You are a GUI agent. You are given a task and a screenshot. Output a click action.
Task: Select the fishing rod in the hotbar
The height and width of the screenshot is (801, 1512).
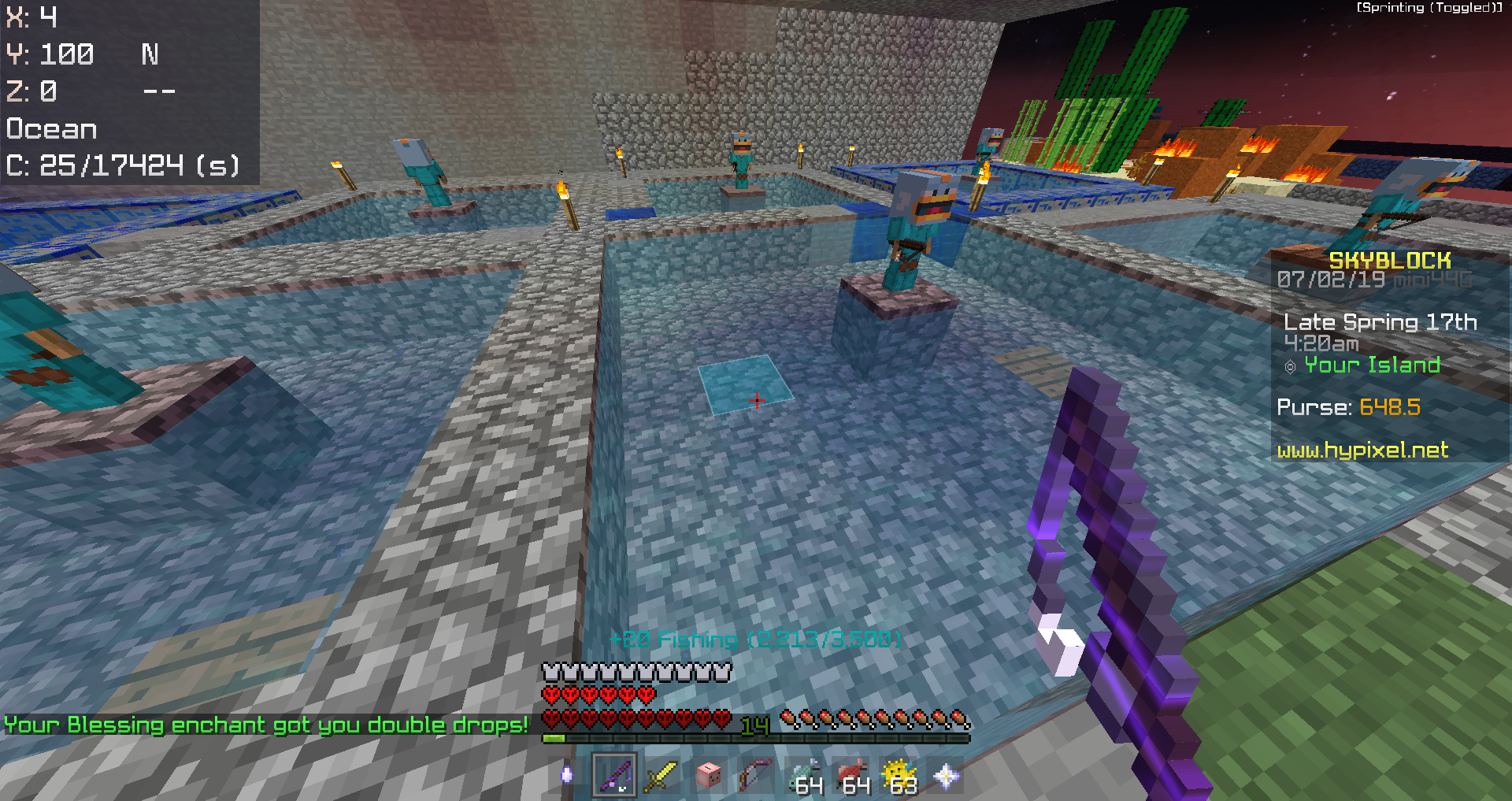(x=614, y=774)
